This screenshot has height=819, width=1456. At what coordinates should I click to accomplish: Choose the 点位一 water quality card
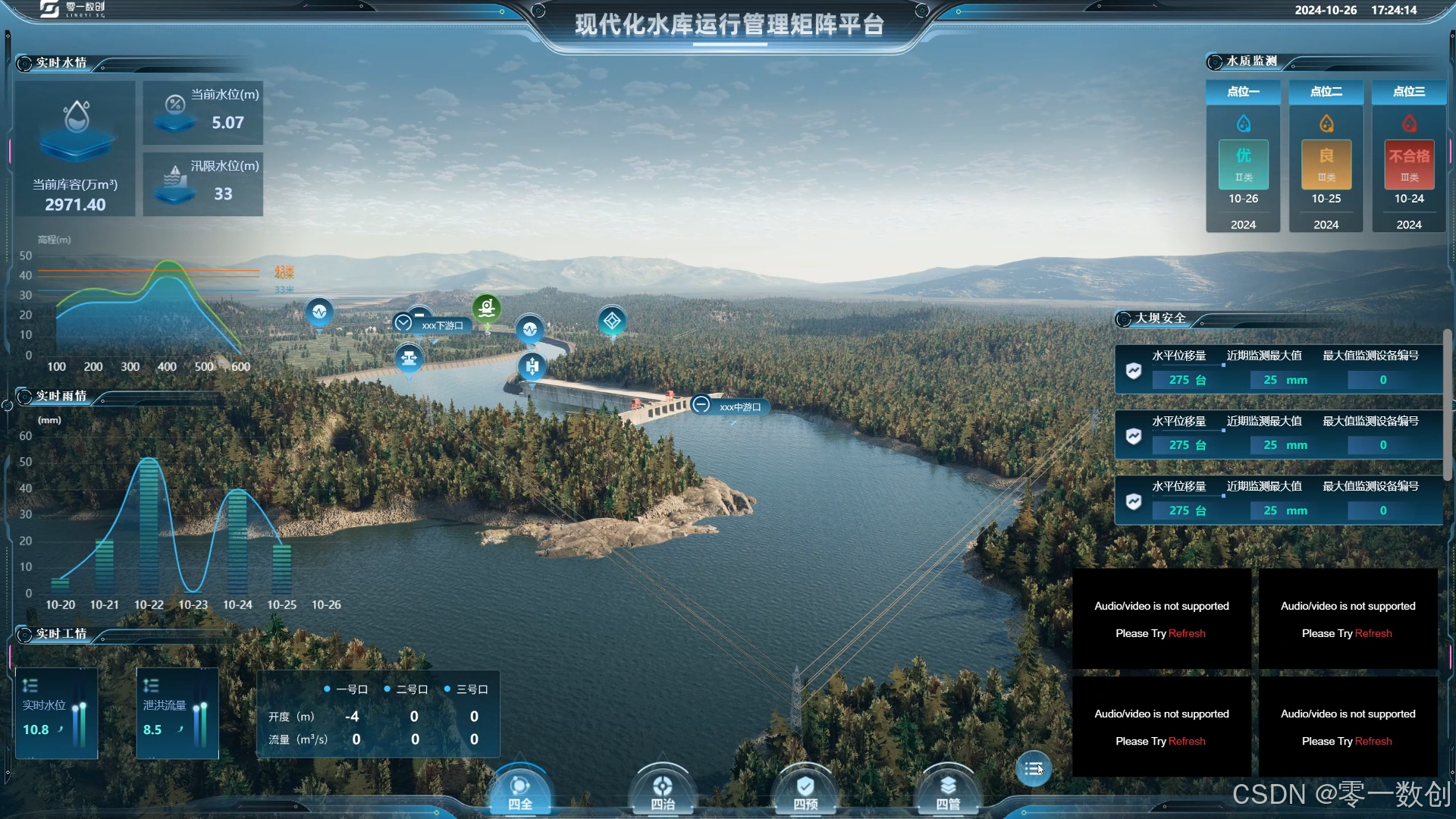click(1243, 156)
